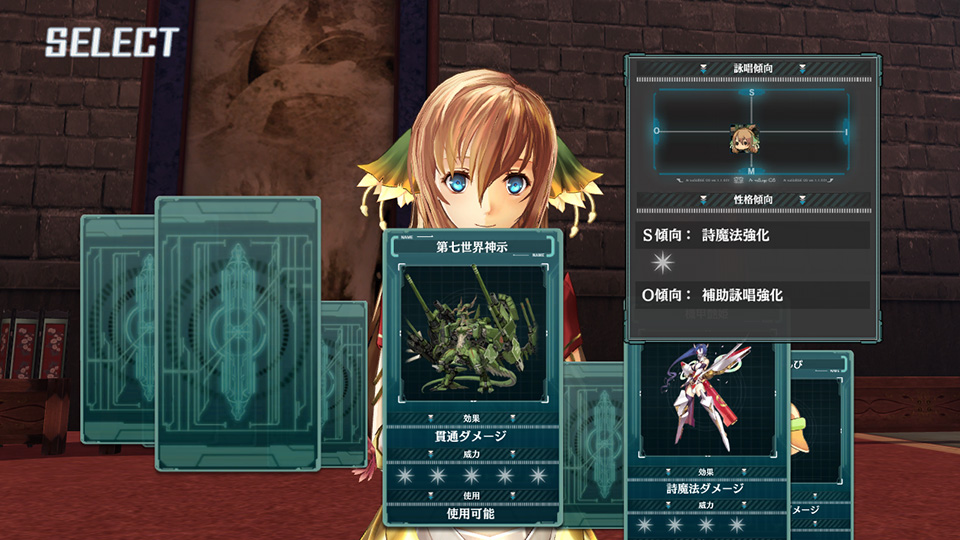Select the S傾向 詩魔法強化 row
This screenshot has width=960, height=540.
point(753,236)
